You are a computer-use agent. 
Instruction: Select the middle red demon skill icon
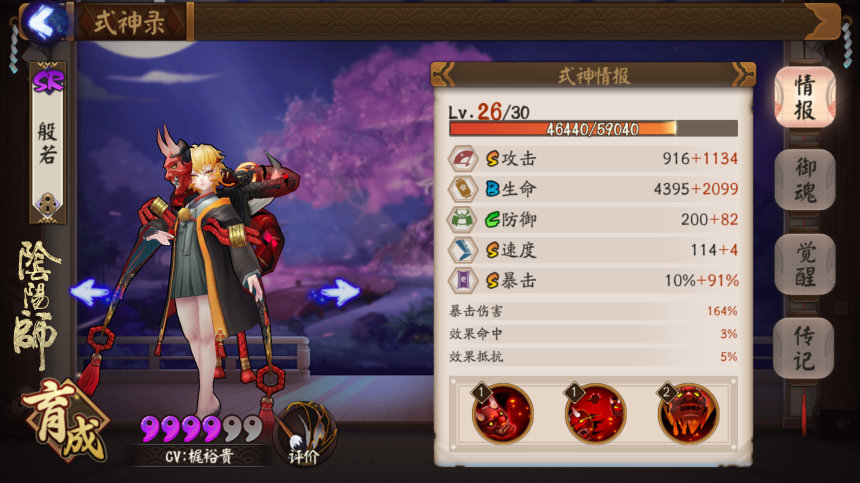[x=595, y=413]
